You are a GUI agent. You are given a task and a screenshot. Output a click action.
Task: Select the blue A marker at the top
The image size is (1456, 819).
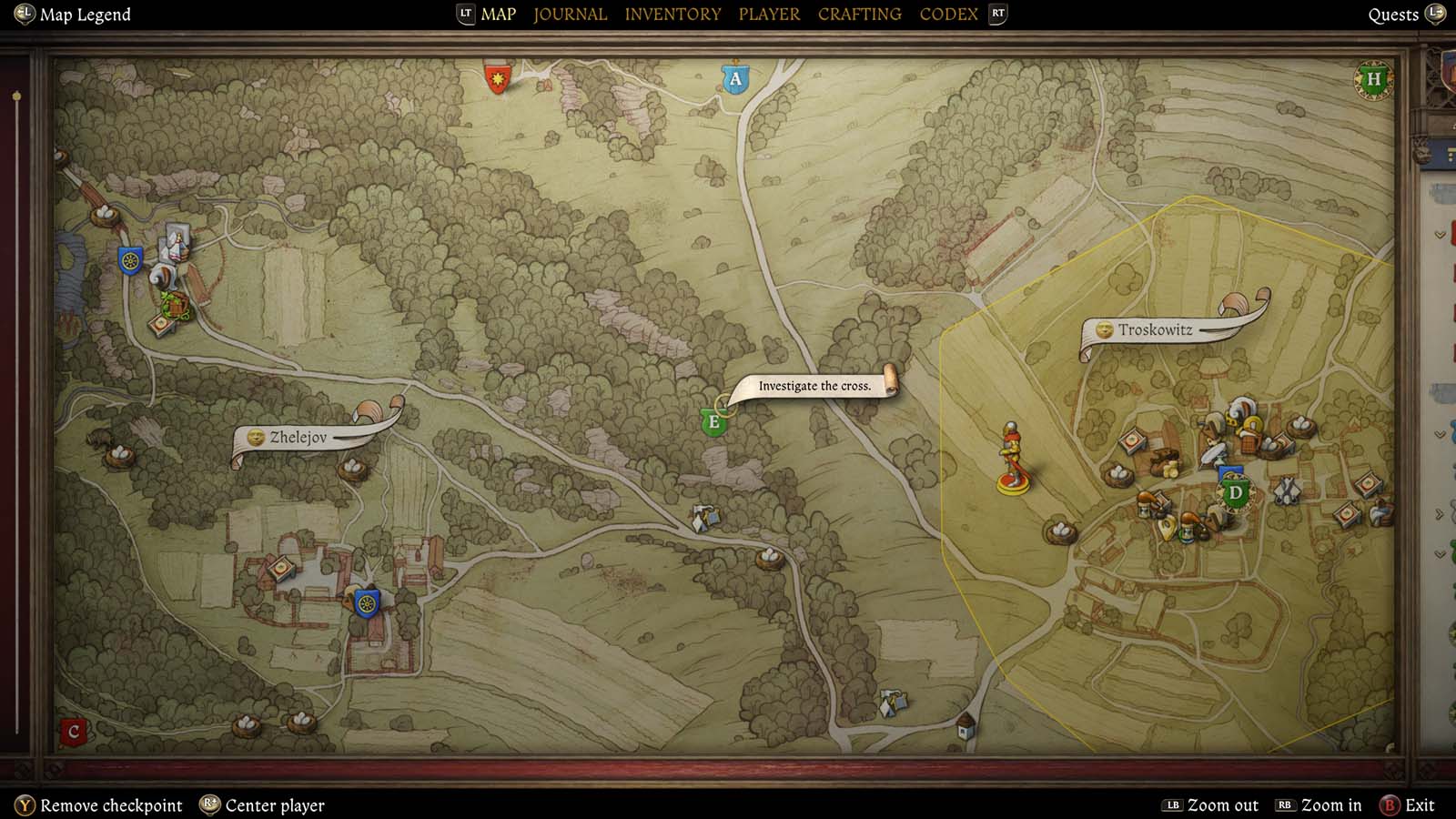[733, 78]
